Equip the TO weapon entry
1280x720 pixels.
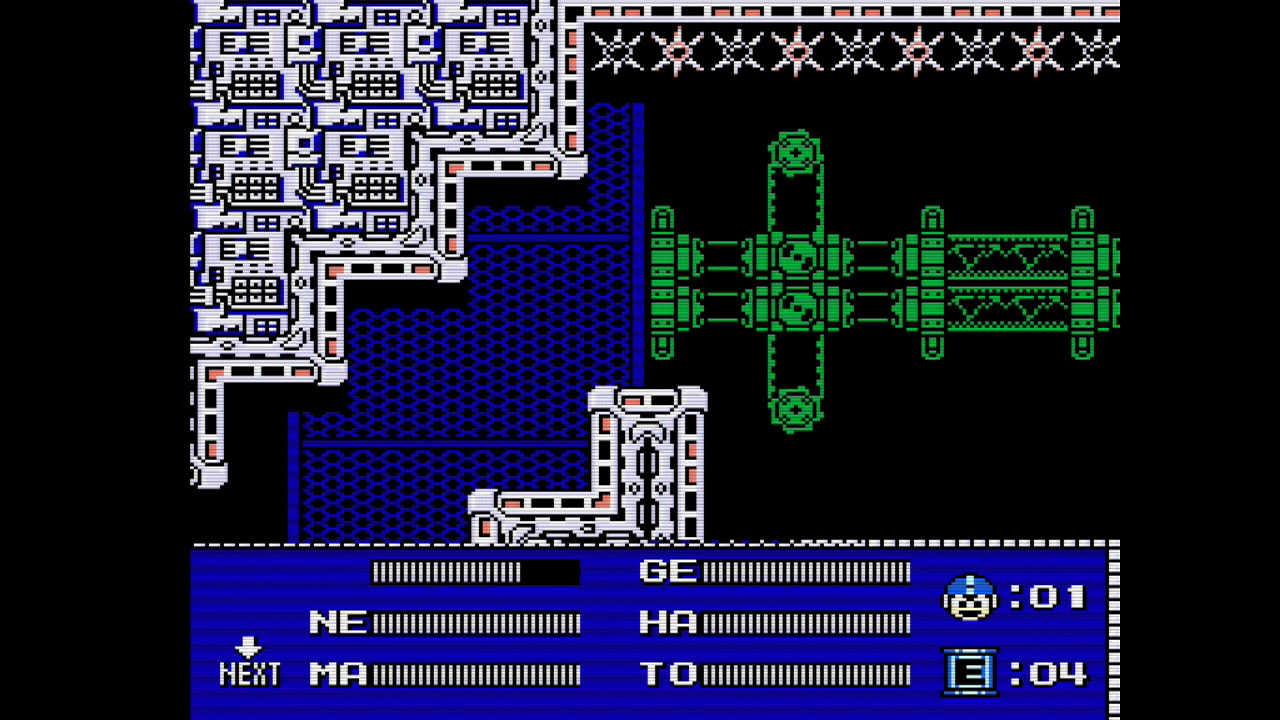click(x=667, y=673)
